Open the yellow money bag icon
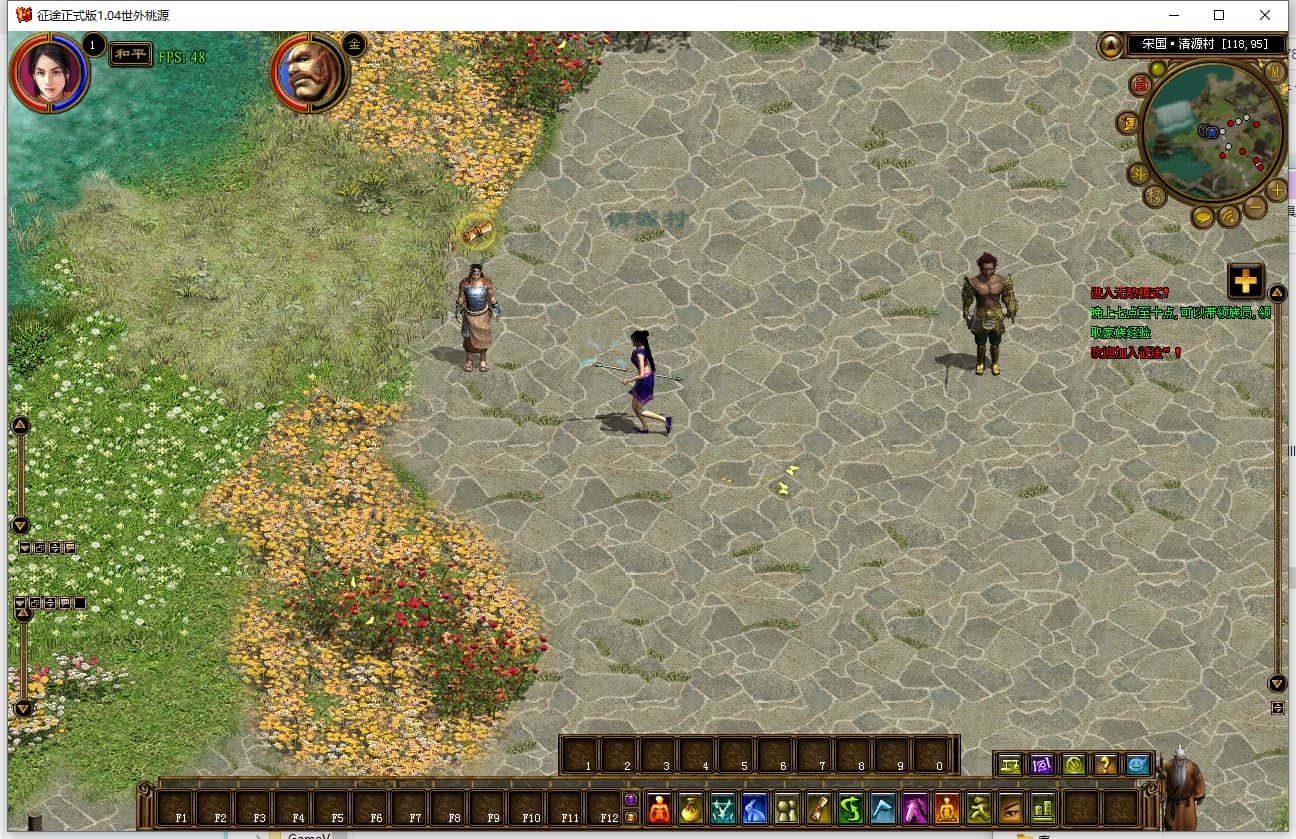The image size is (1296, 839). pyautogui.click(x=690, y=808)
